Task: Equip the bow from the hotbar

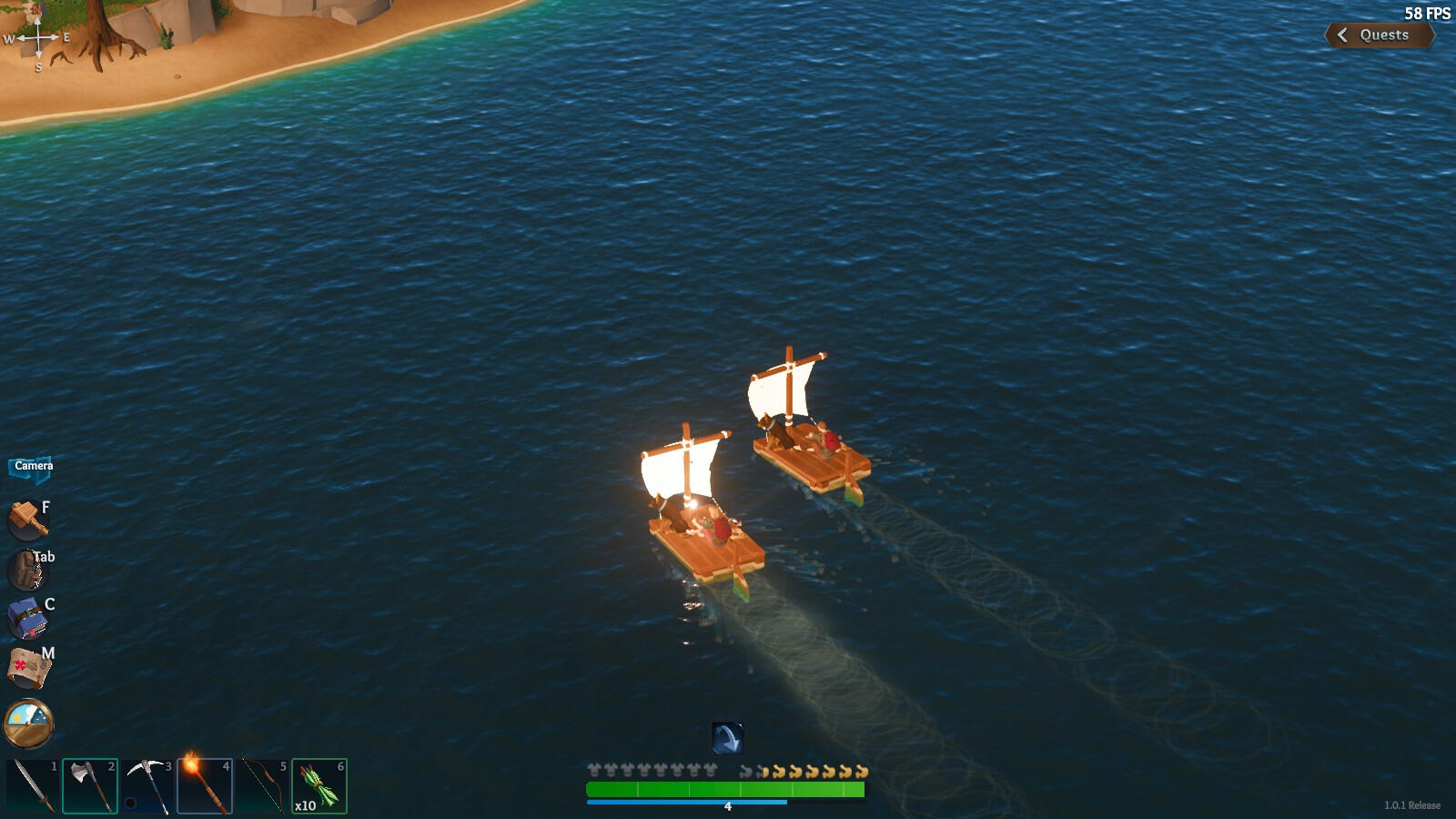Action: pos(262,785)
